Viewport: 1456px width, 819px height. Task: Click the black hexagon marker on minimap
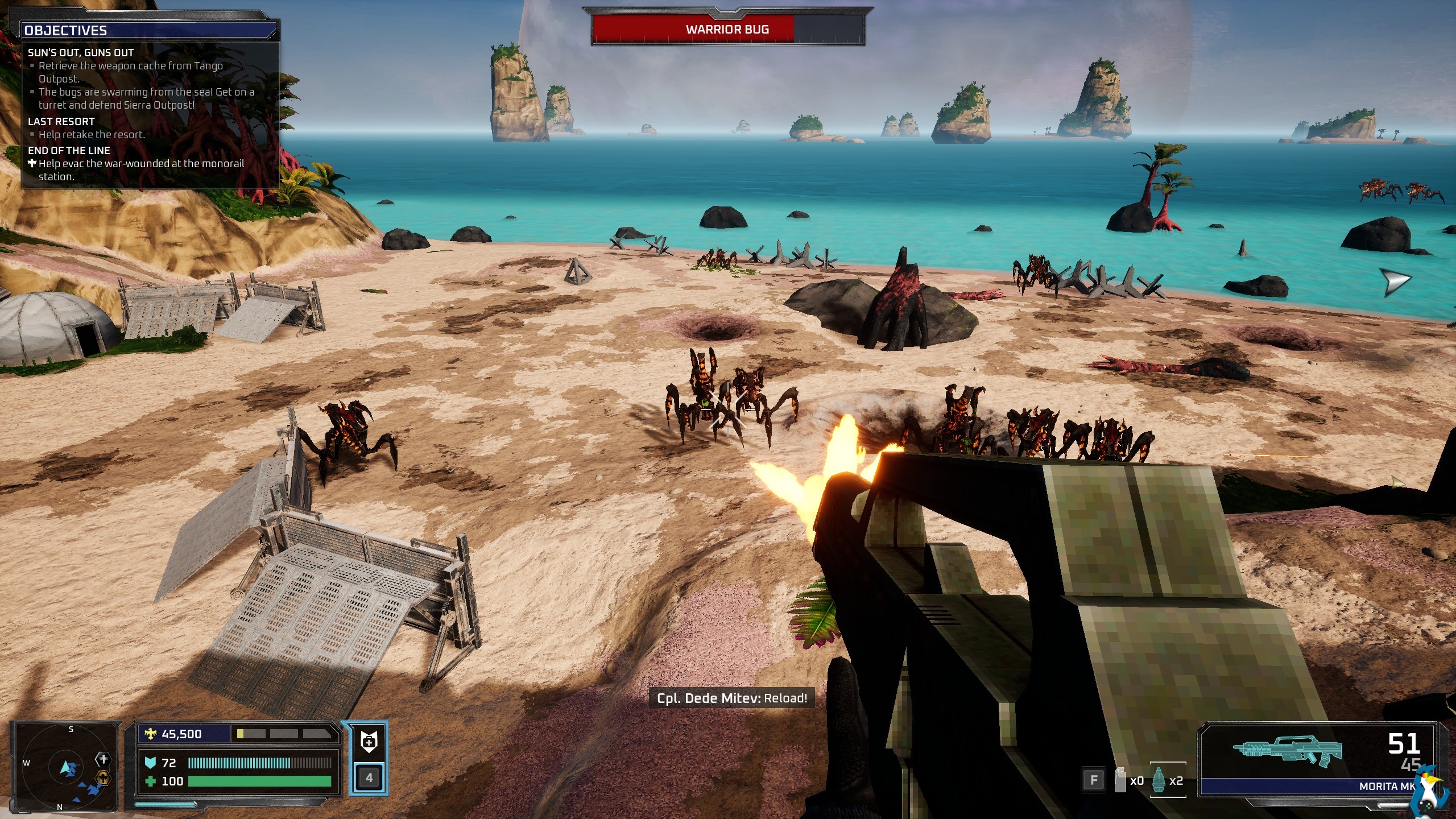tap(103, 759)
